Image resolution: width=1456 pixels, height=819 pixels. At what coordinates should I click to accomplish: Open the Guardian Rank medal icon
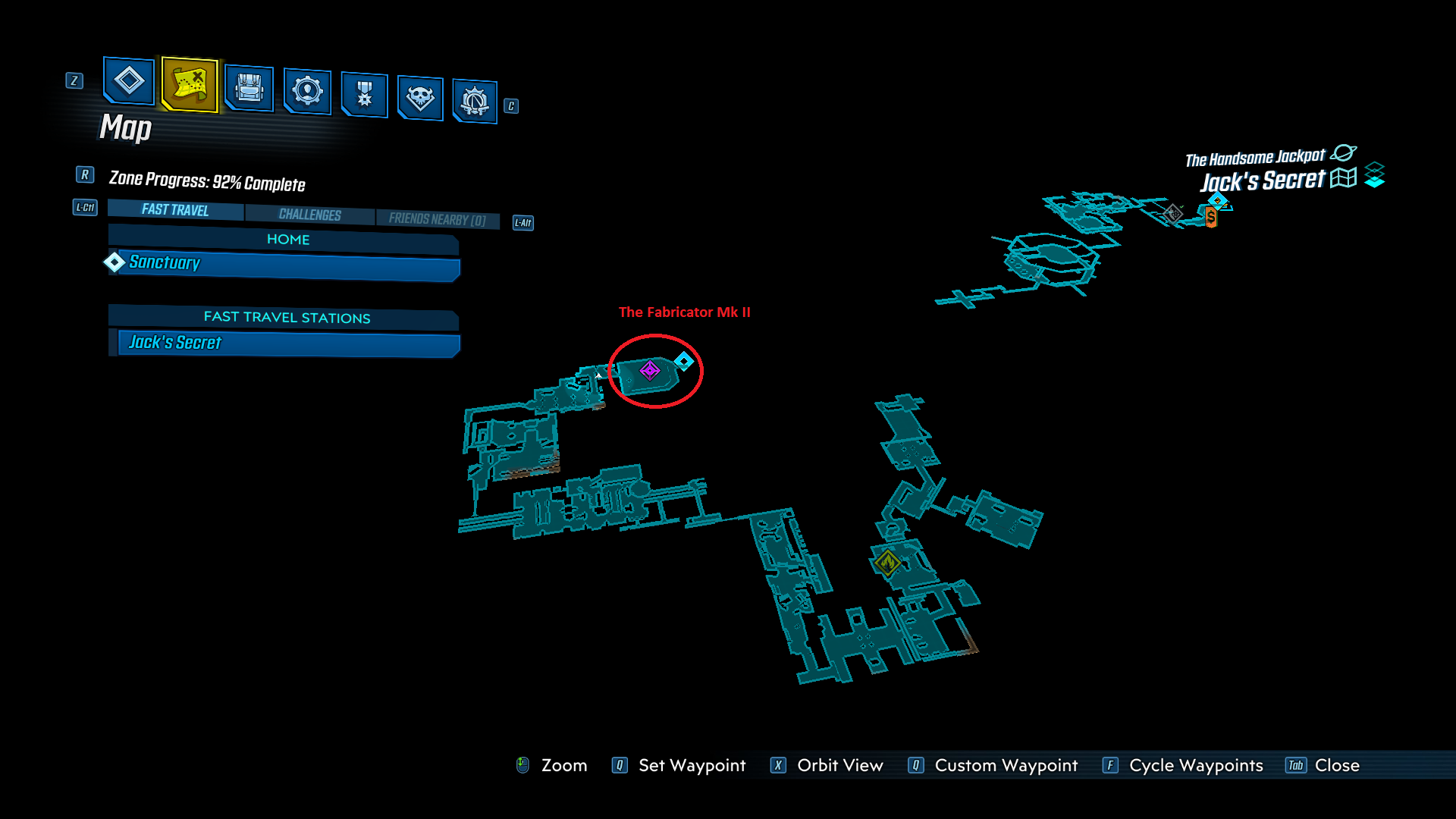pos(364,96)
